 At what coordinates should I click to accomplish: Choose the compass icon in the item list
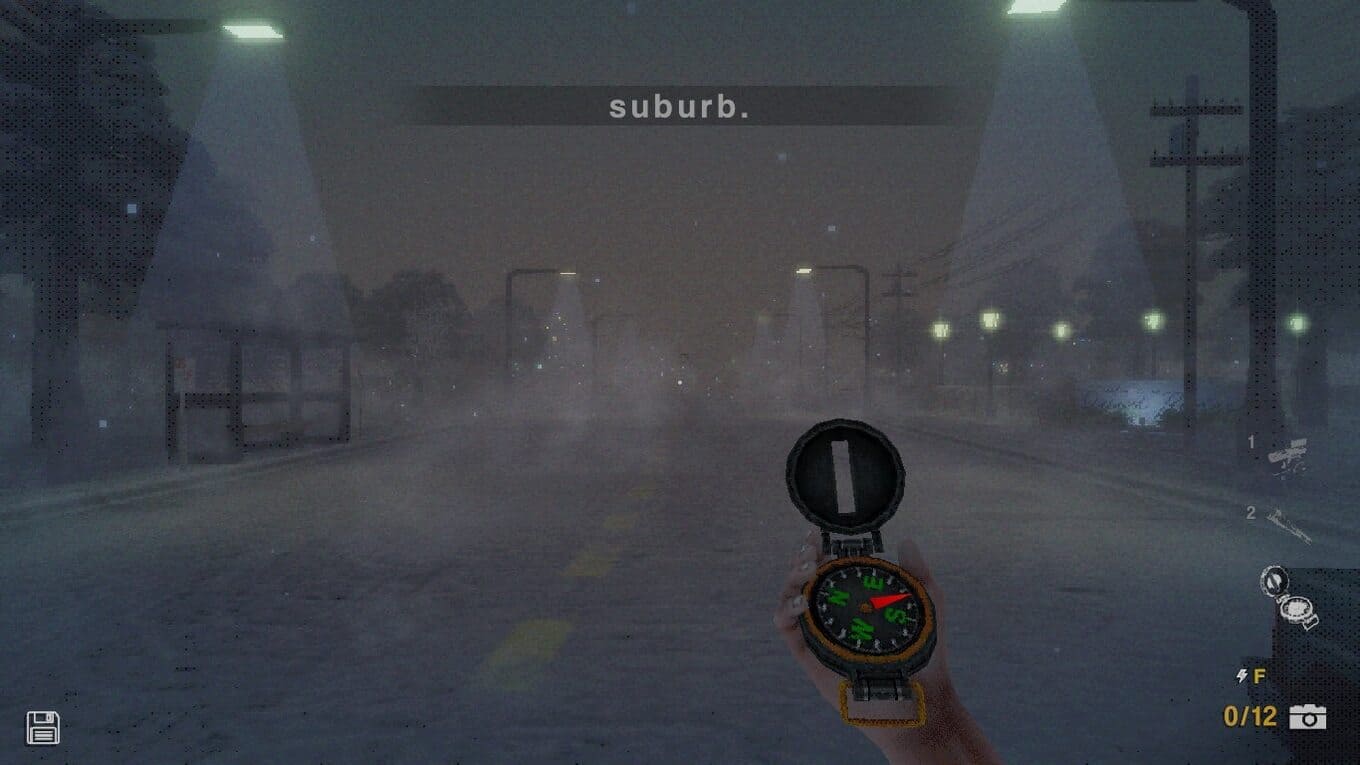[1287, 597]
